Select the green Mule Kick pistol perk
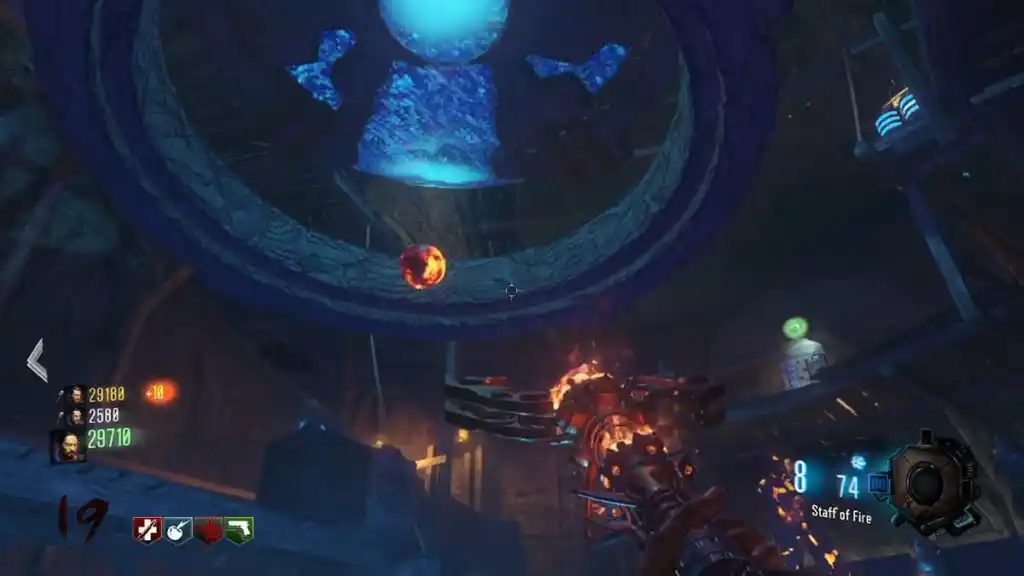Viewport: 1024px width, 576px height. click(239, 530)
